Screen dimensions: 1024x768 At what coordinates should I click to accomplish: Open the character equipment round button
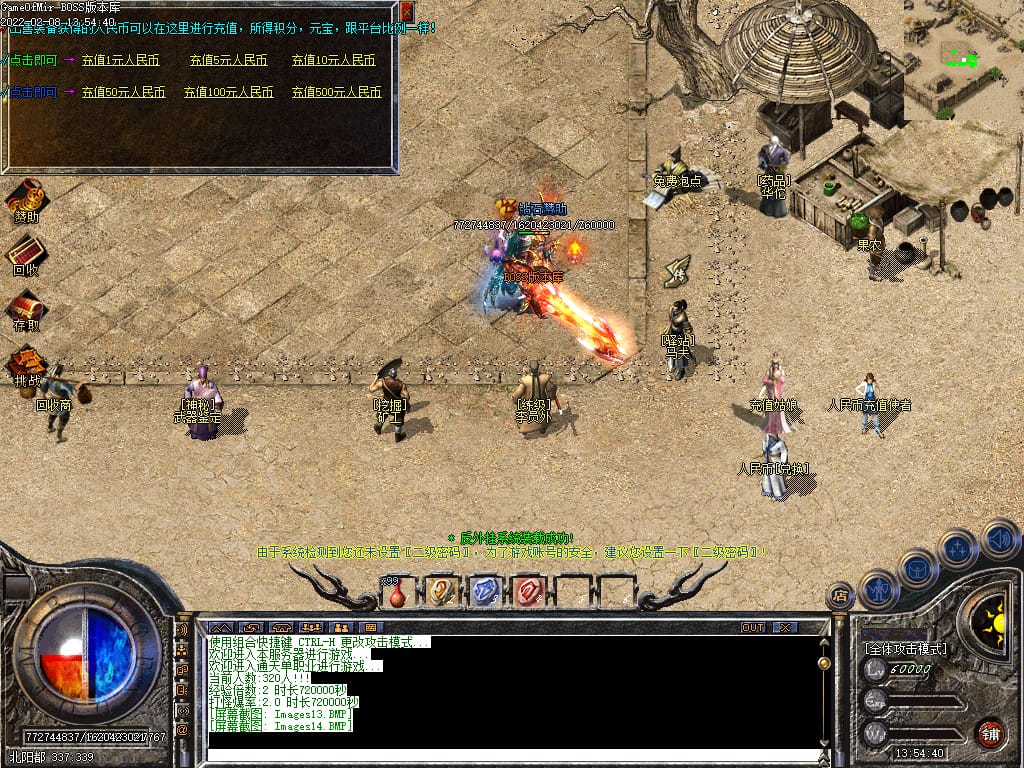click(x=878, y=589)
